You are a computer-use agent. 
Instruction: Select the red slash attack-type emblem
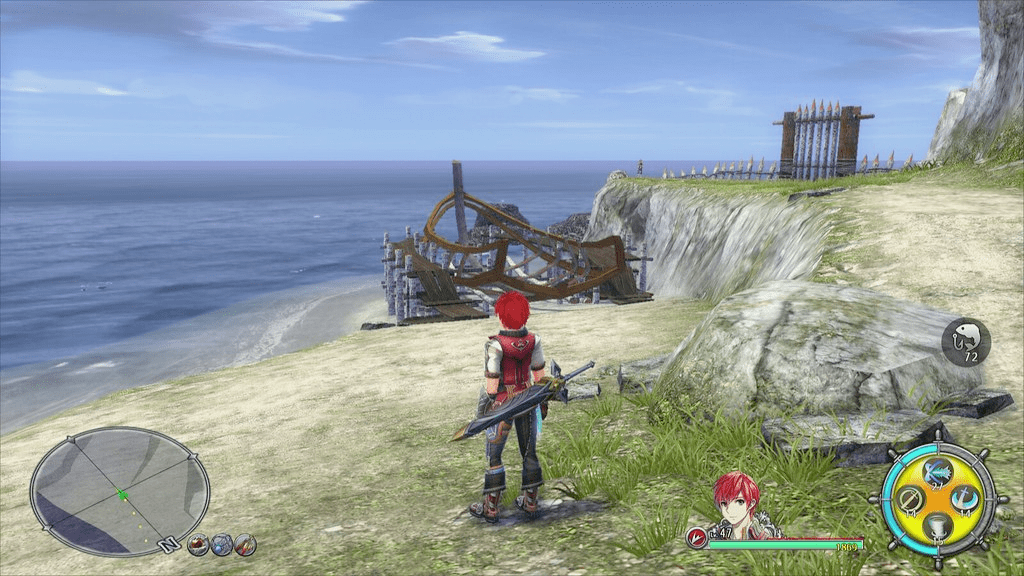696,537
